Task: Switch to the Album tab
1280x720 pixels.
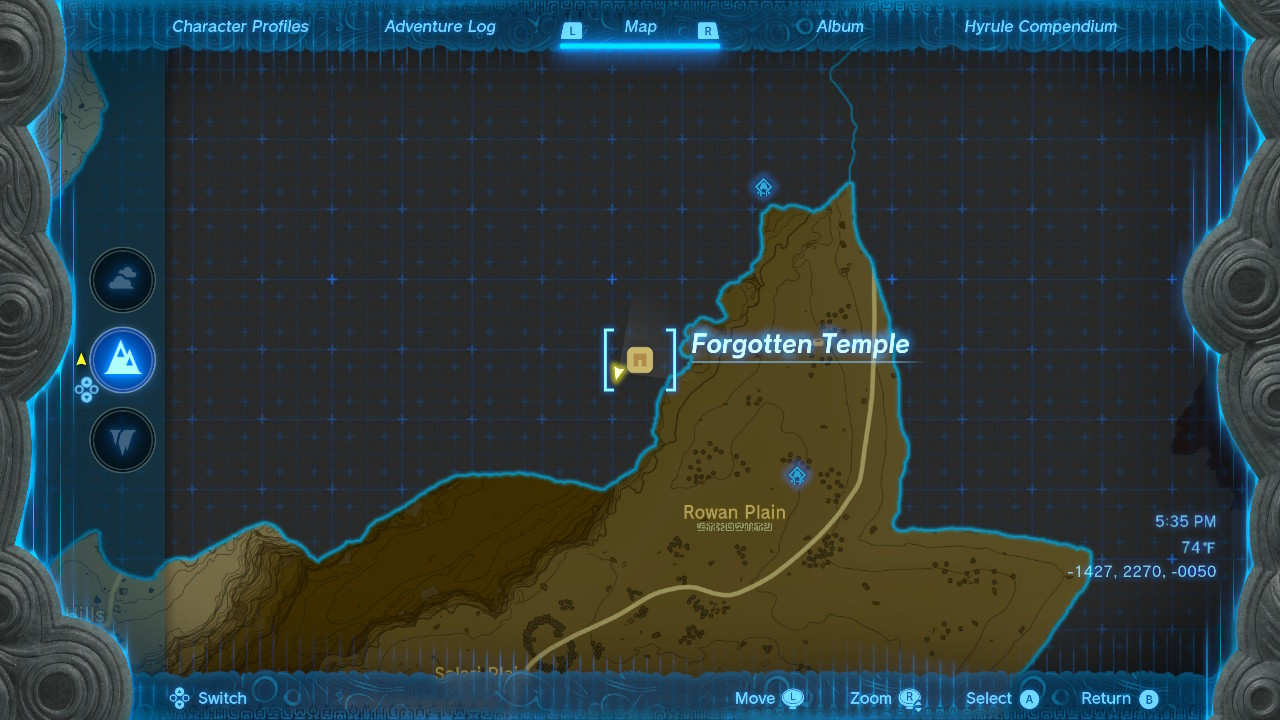Action: (838, 27)
